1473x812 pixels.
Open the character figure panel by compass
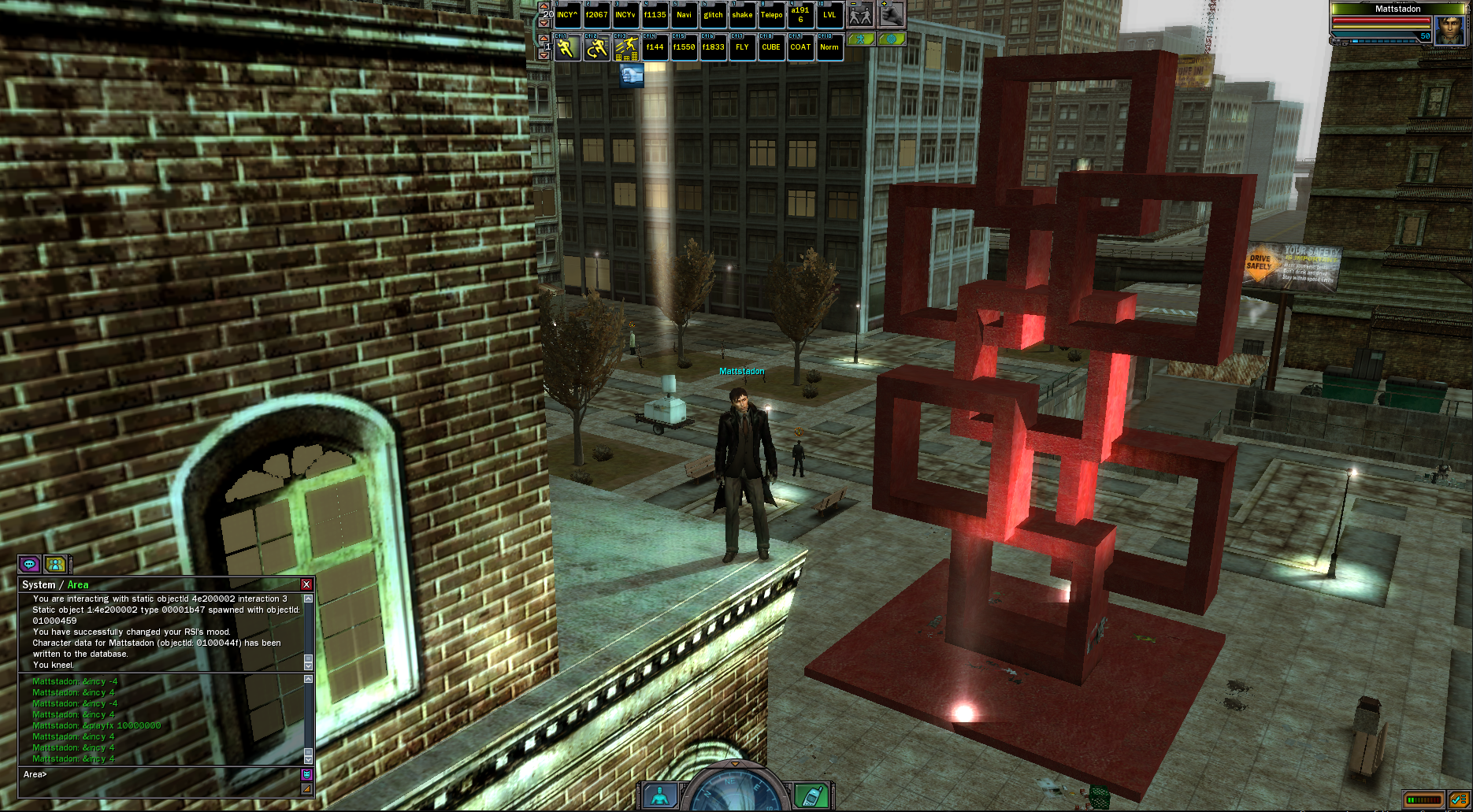coord(660,795)
